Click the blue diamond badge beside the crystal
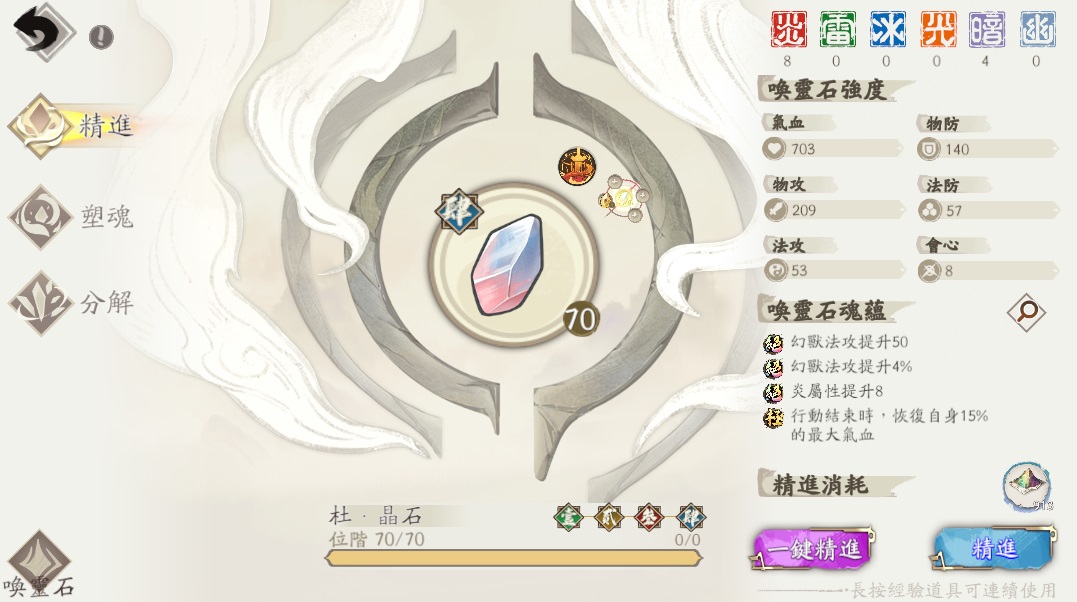 pos(459,211)
